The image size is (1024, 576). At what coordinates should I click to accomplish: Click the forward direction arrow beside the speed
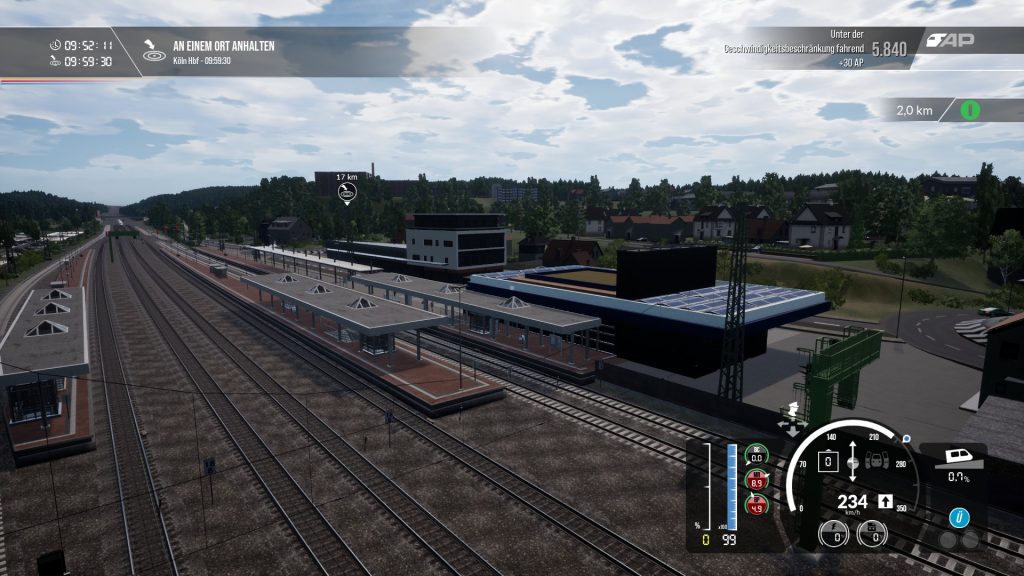coord(885,501)
